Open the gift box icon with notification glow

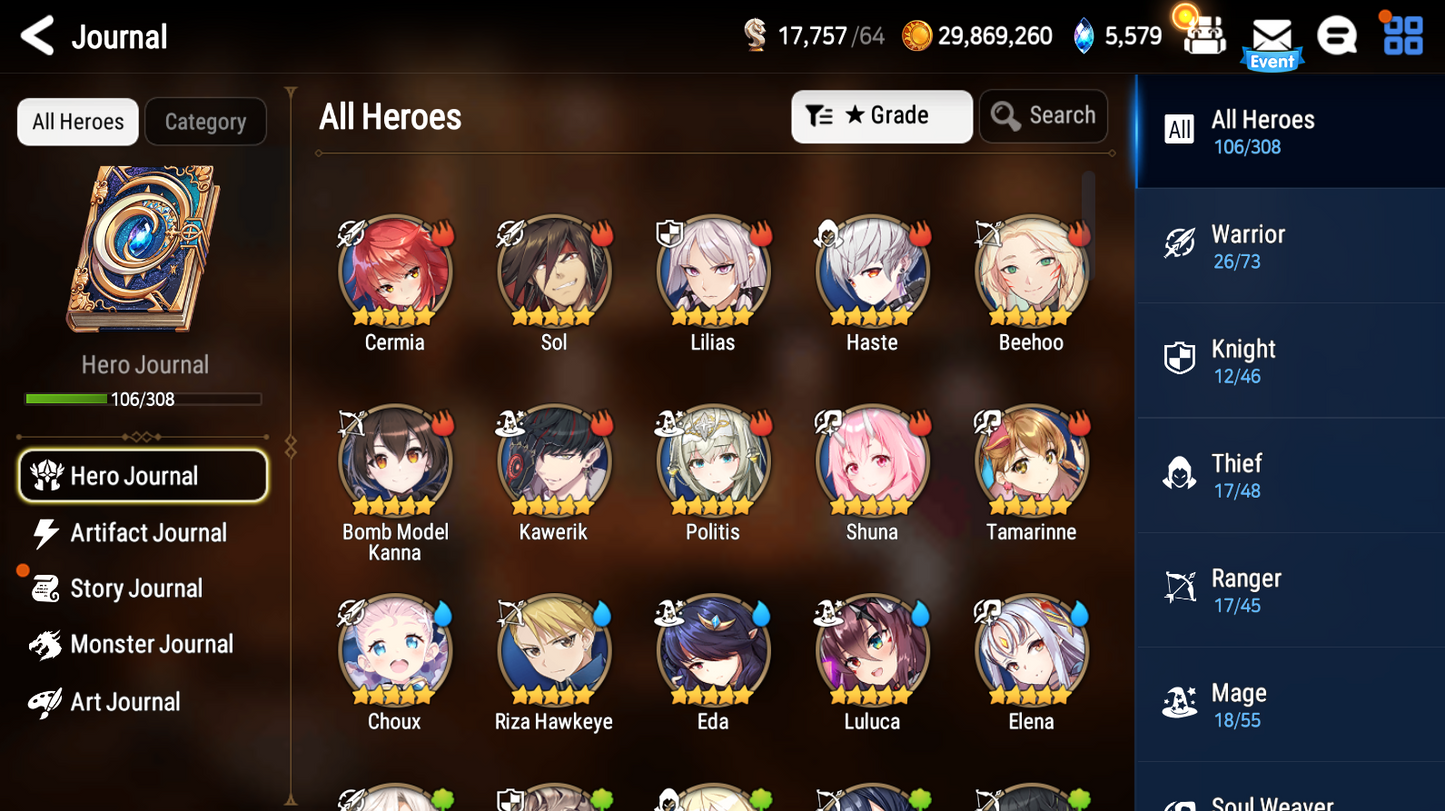click(1203, 35)
